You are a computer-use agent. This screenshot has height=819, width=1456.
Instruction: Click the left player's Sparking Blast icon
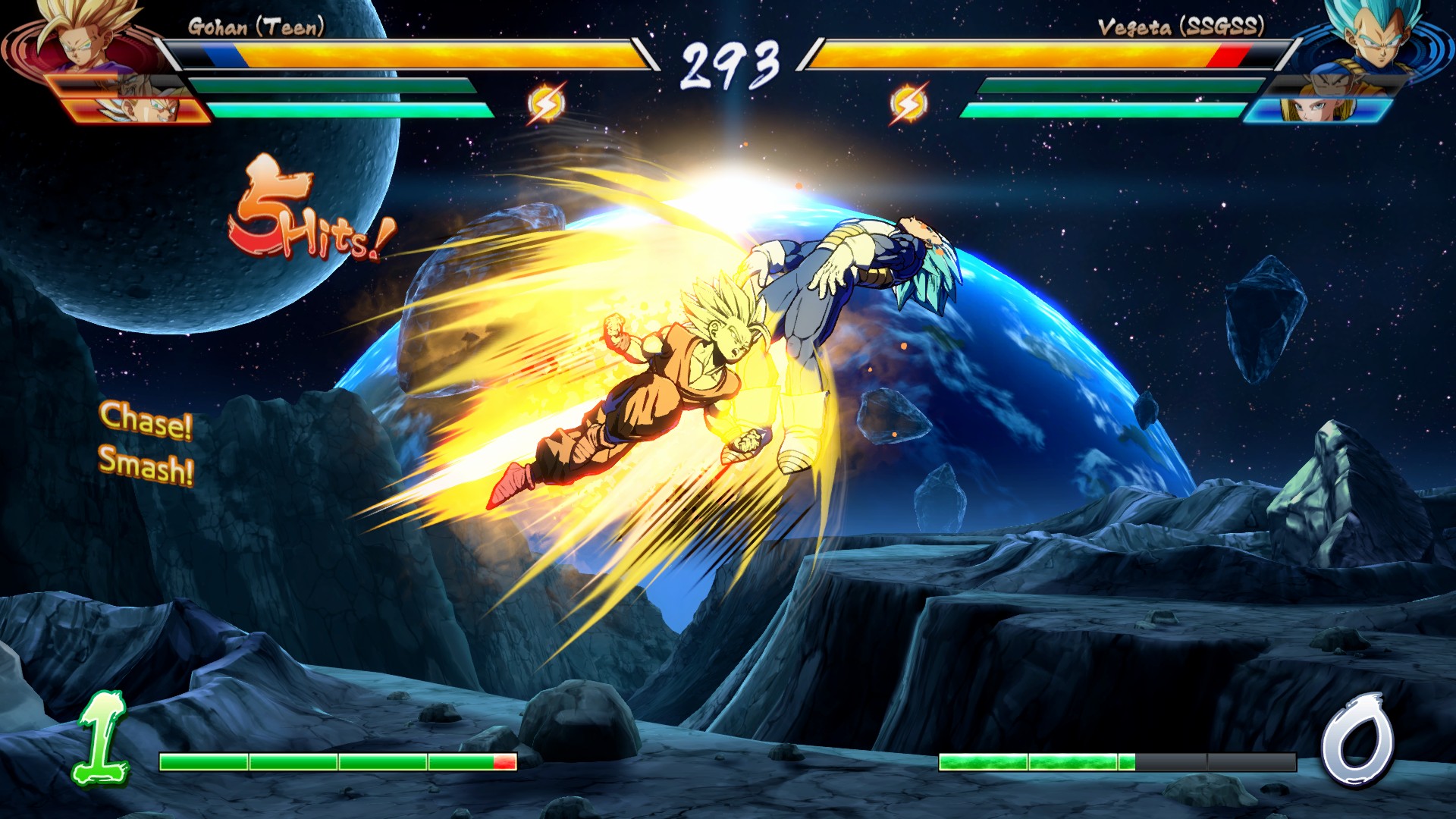(546, 104)
